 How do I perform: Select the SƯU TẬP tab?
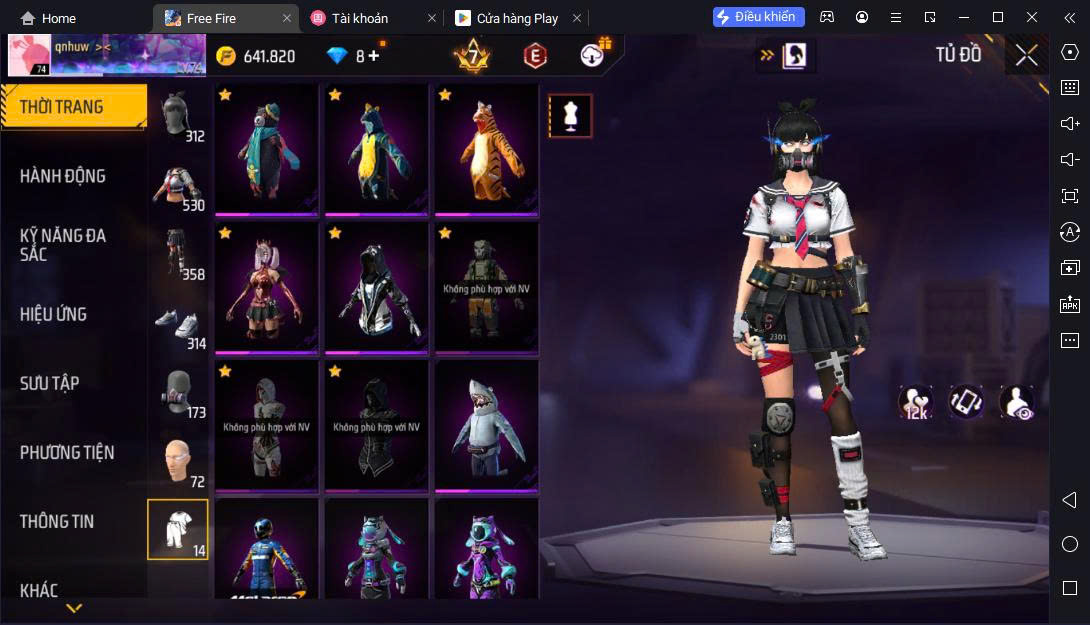tap(50, 383)
